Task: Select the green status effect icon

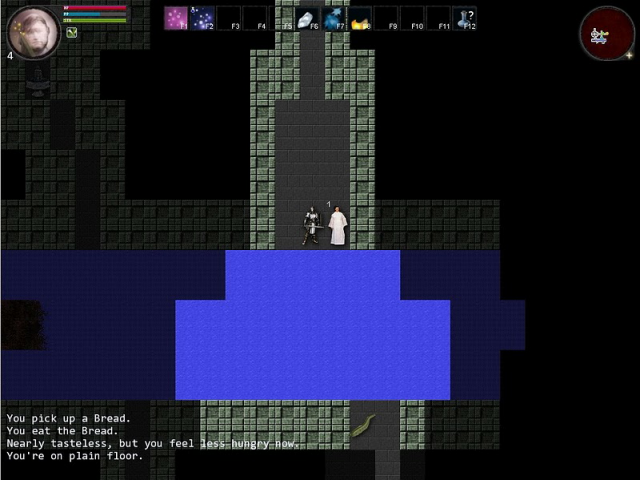Action: [x=72, y=32]
